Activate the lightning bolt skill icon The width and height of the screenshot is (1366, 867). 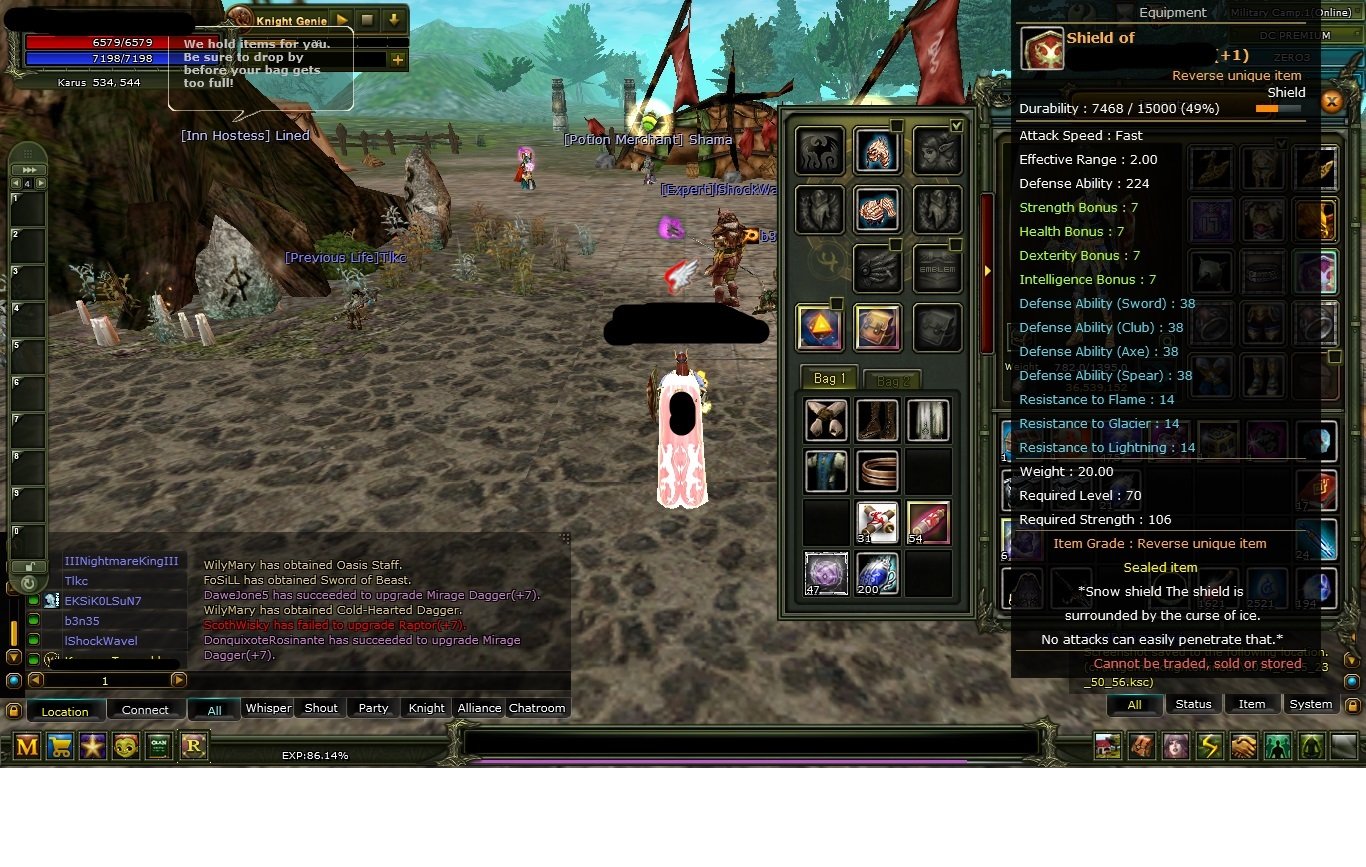coord(1210,746)
